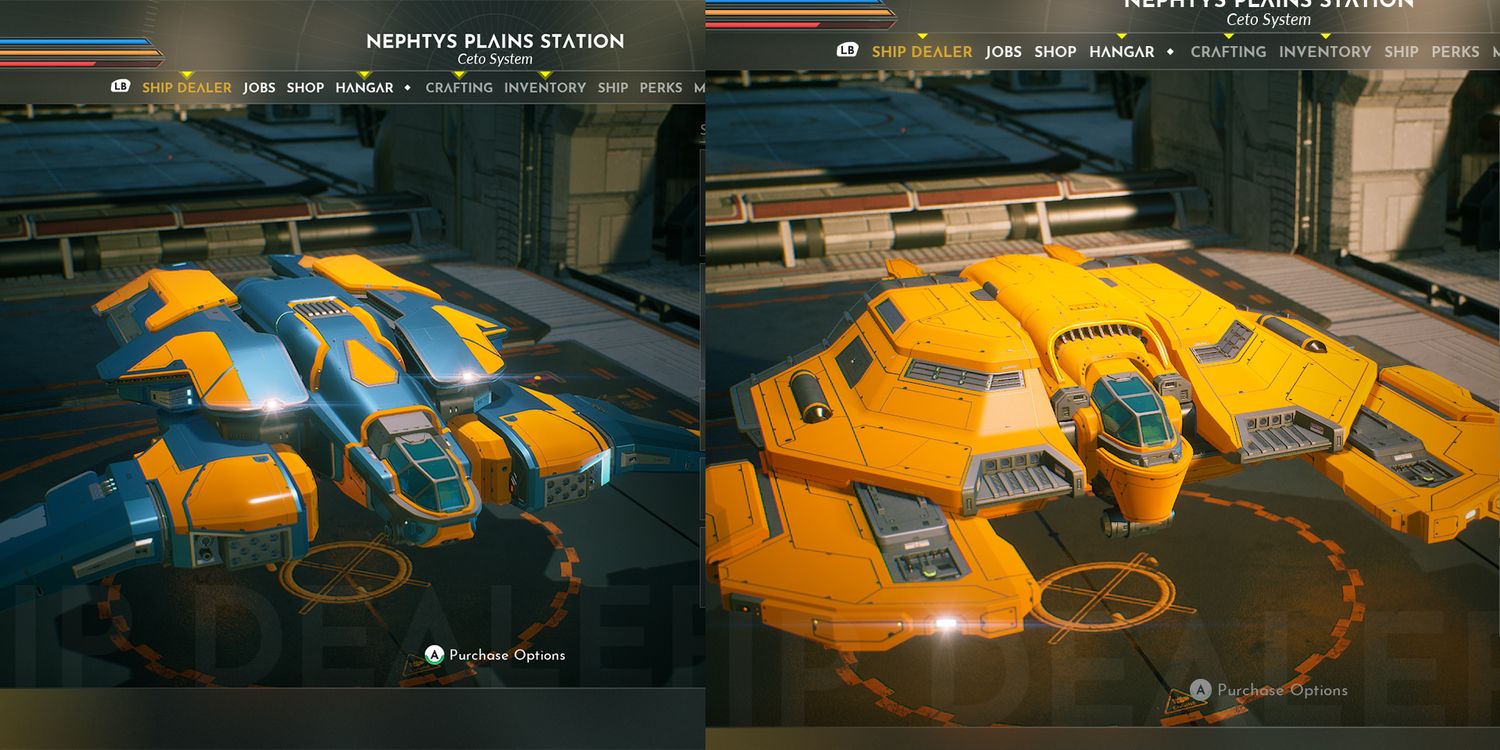The image size is (1500, 750).
Task: Switch to Perks tab in all-orange ship screenshot
Action: pos(1455,52)
